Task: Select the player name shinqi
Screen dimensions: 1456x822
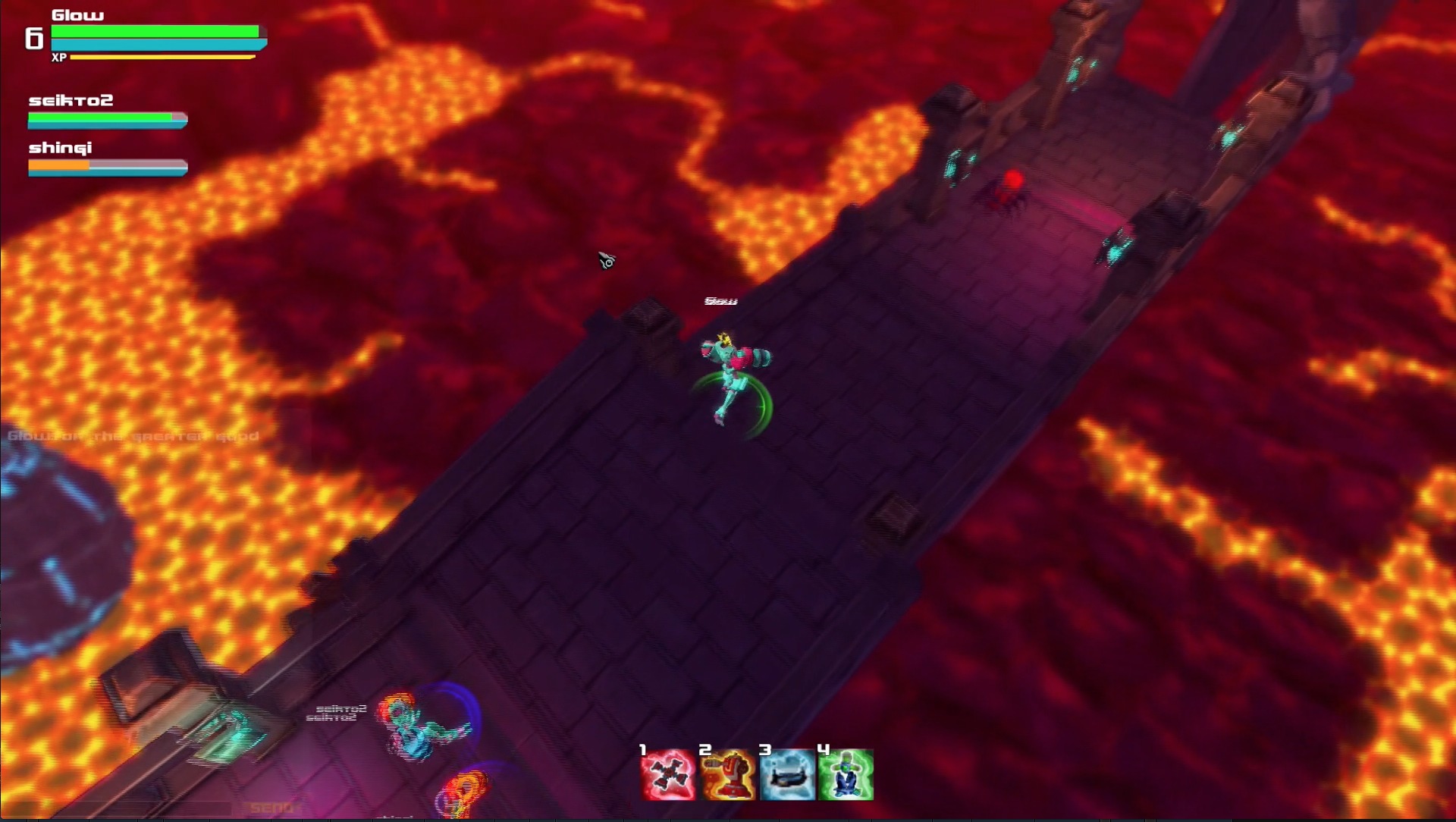Action: click(61, 147)
